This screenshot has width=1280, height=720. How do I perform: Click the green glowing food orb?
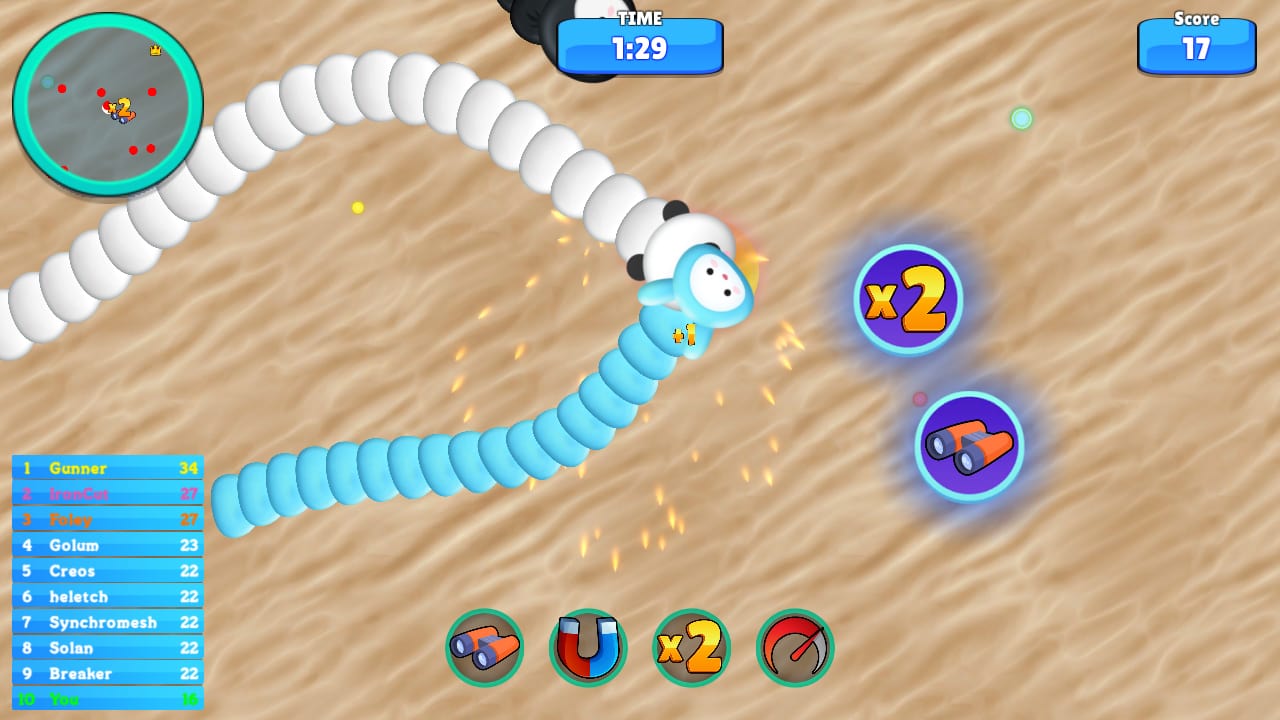1021,117
